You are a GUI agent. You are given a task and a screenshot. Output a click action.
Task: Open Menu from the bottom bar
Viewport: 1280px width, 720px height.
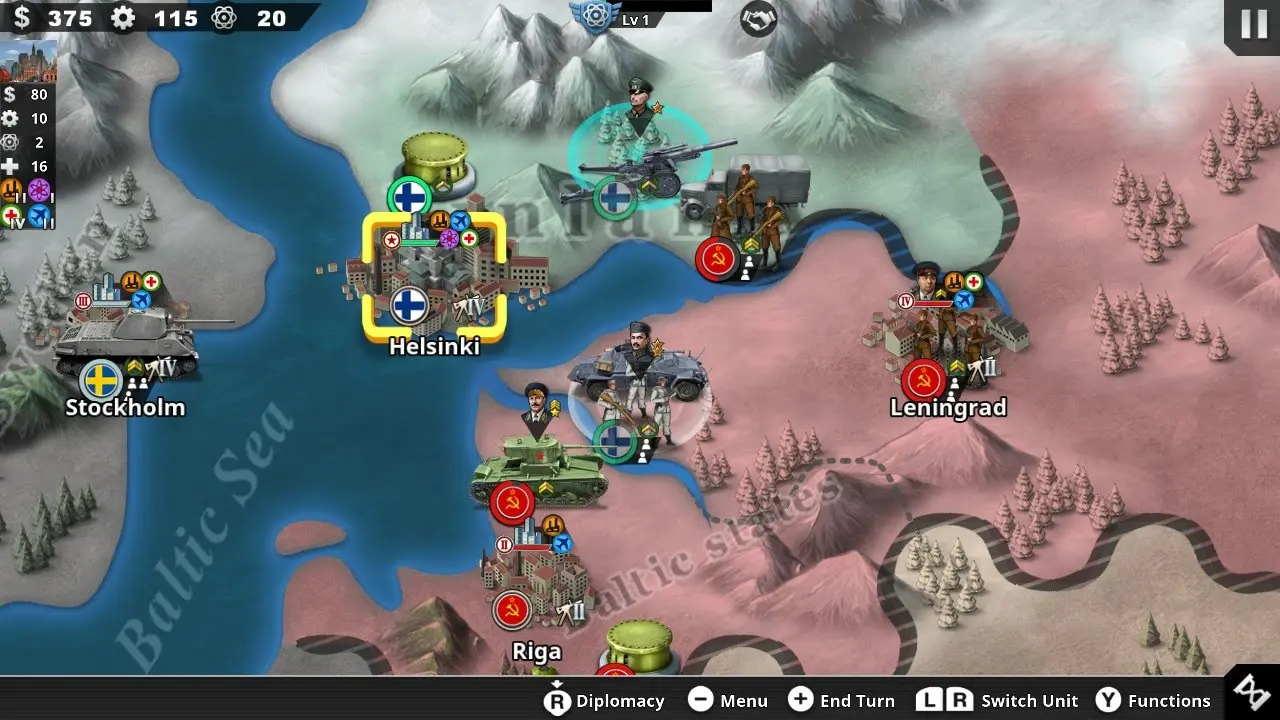click(729, 701)
